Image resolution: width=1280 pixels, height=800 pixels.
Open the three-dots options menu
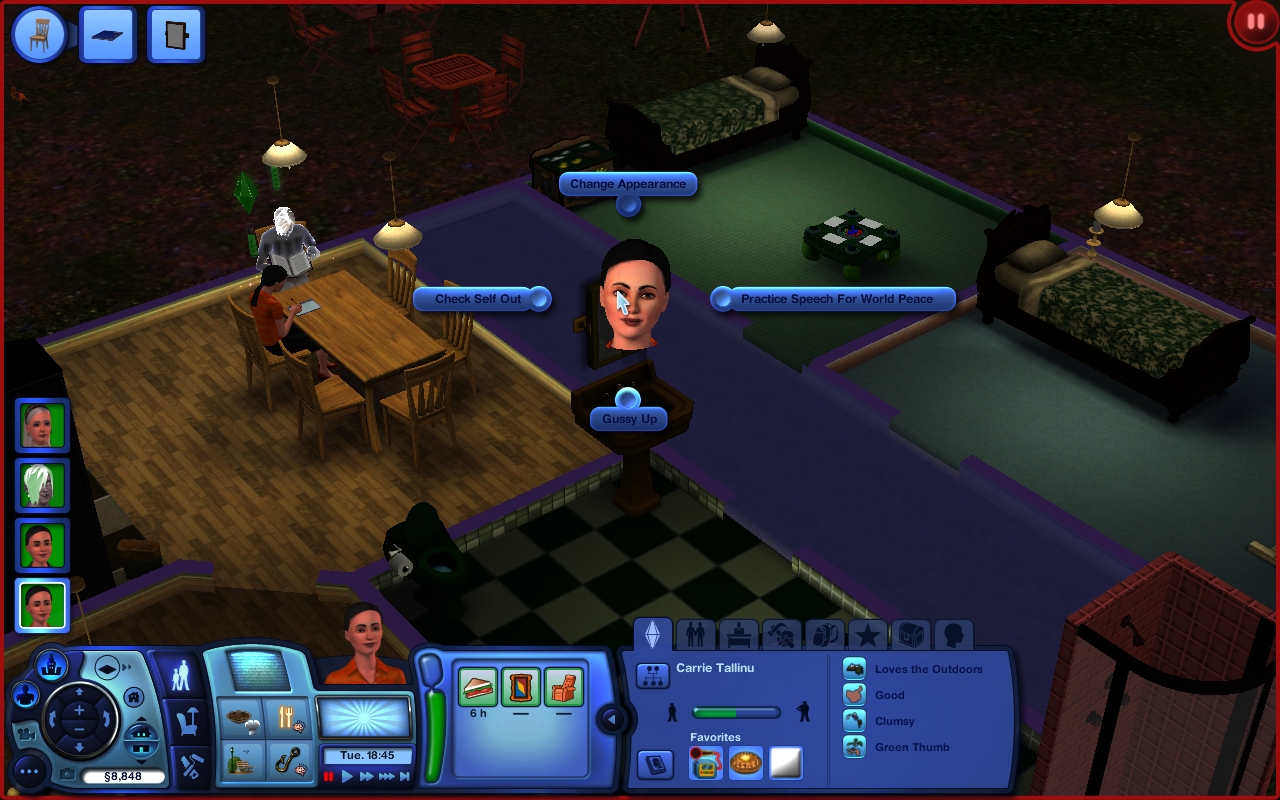tap(30, 771)
